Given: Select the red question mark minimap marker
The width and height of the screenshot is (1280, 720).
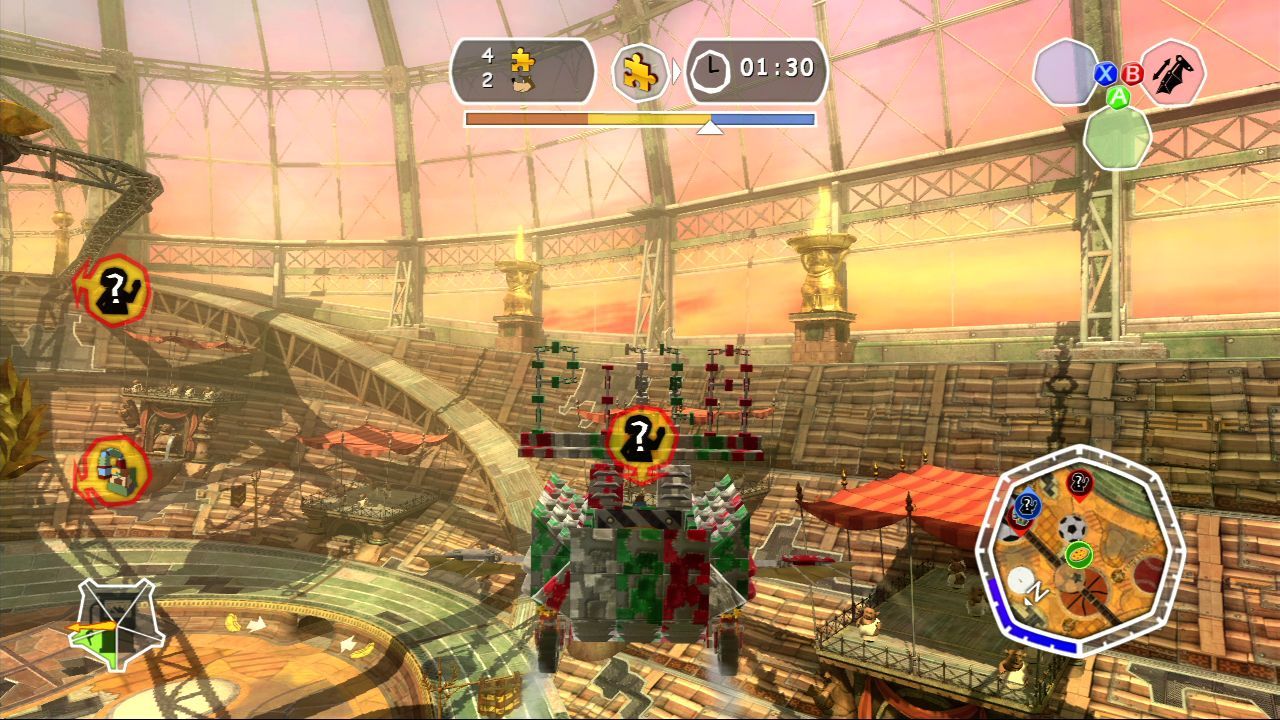Looking at the screenshot, I should [1079, 484].
